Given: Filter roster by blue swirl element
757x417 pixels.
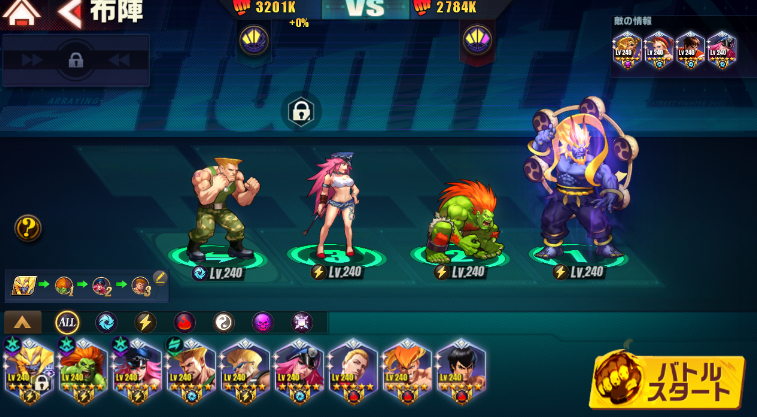Looking at the screenshot, I should point(106,322).
